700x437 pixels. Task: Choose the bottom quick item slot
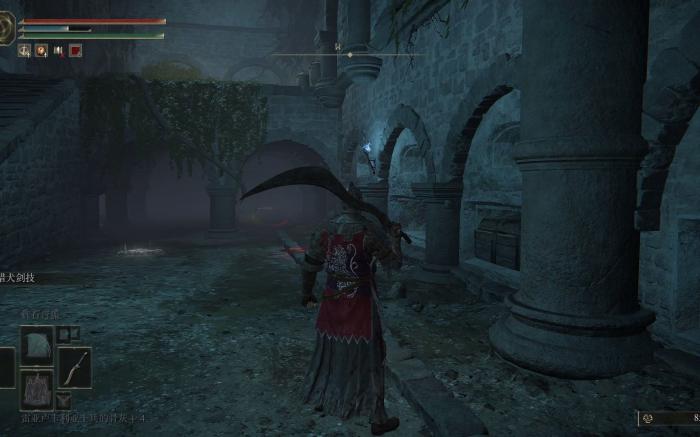click(x=37, y=388)
